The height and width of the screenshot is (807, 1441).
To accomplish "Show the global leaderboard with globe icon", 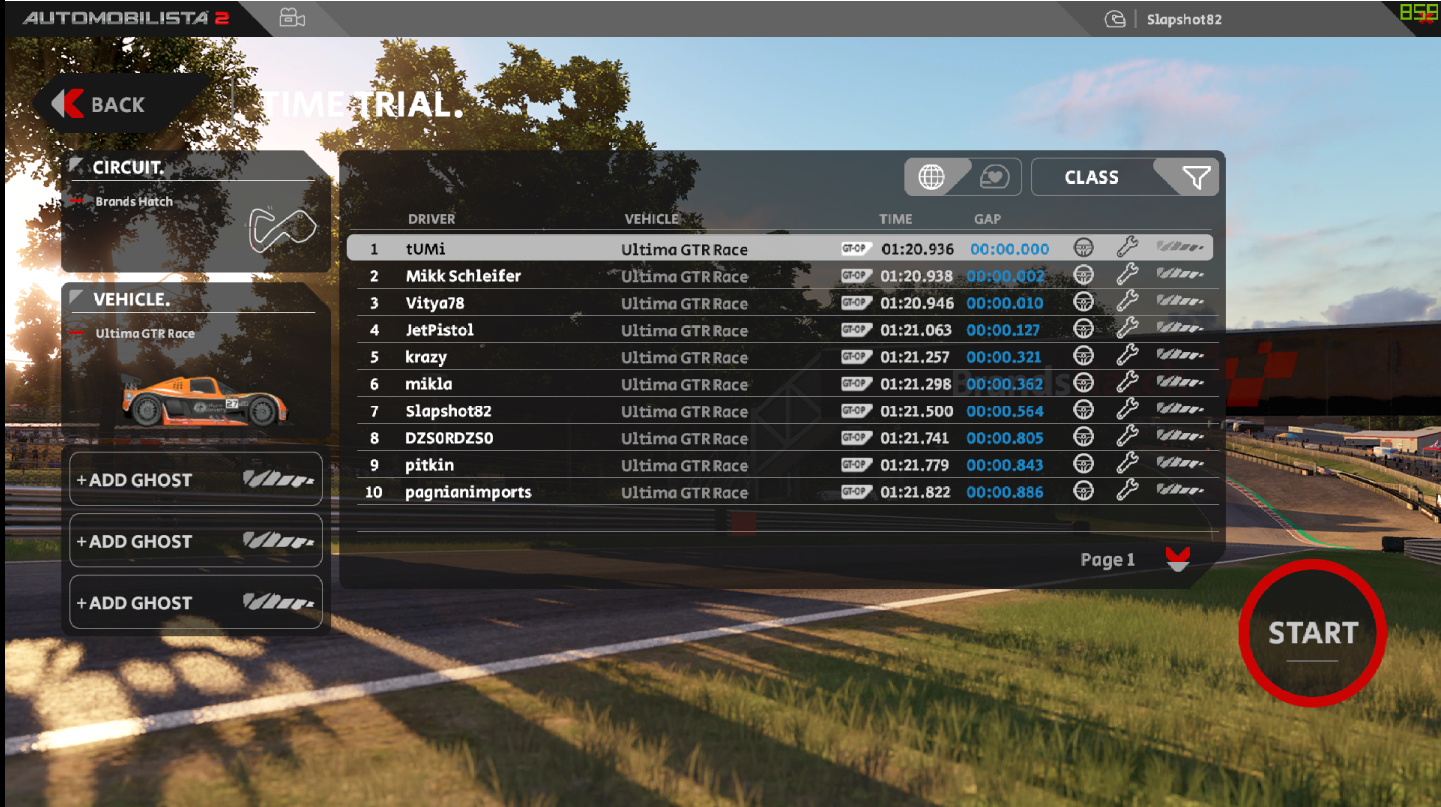I will point(932,177).
